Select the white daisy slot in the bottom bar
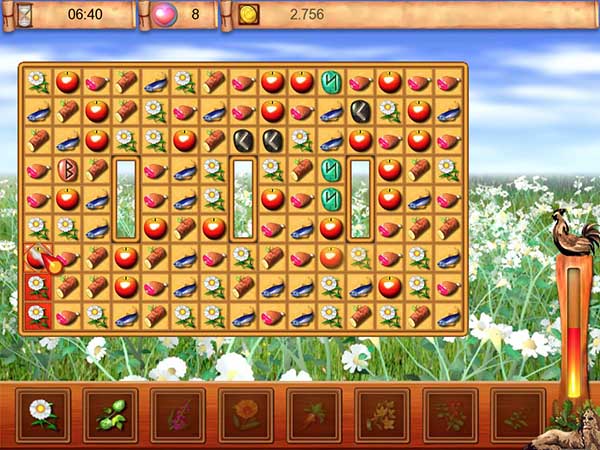The height and width of the screenshot is (450, 600). coord(43,414)
